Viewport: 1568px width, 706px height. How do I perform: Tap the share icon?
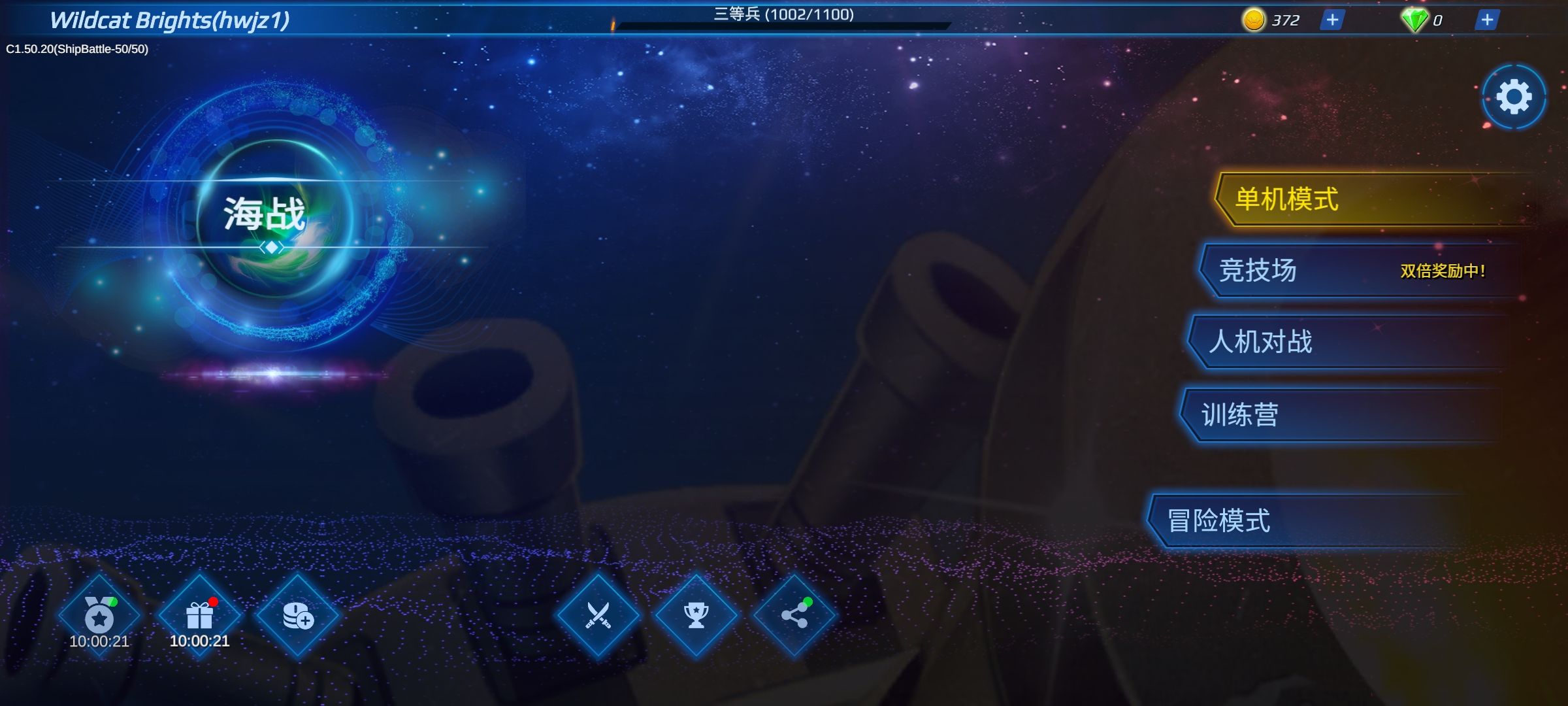tap(794, 616)
